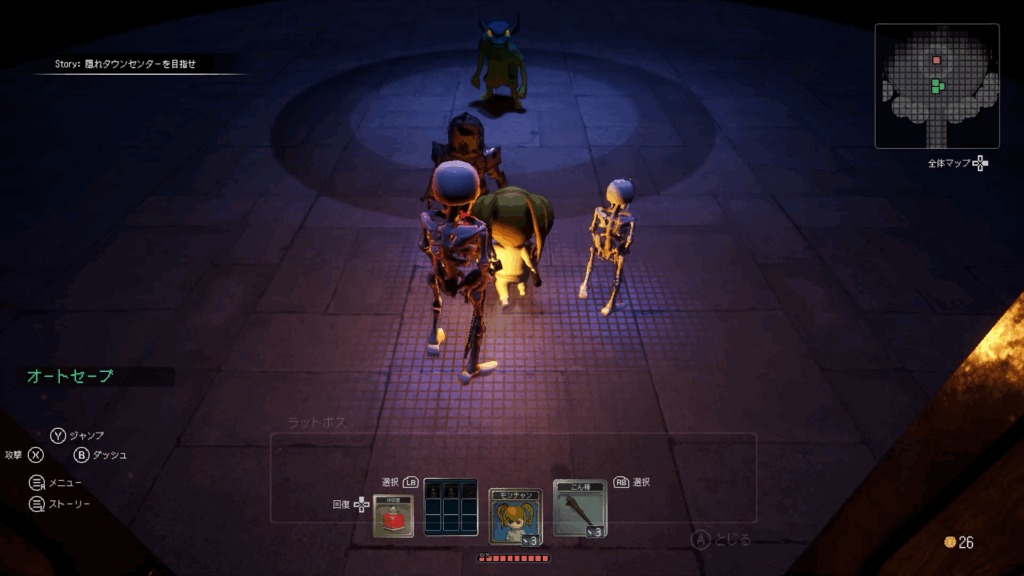Open the dark inventory grid panel
The width and height of the screenshot is (1024, 576).
[x=450, y=507]
